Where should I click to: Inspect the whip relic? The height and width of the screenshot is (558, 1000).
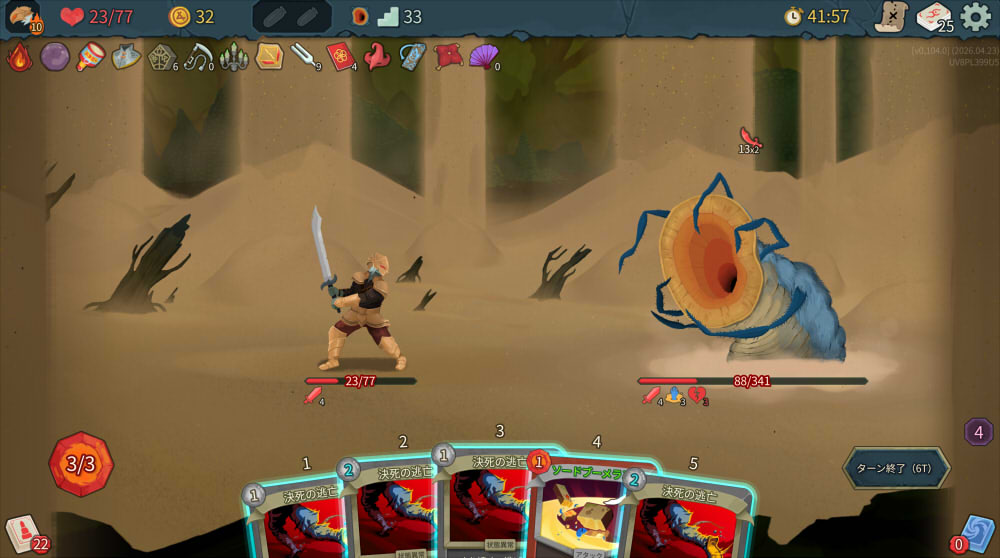point(197,57)
